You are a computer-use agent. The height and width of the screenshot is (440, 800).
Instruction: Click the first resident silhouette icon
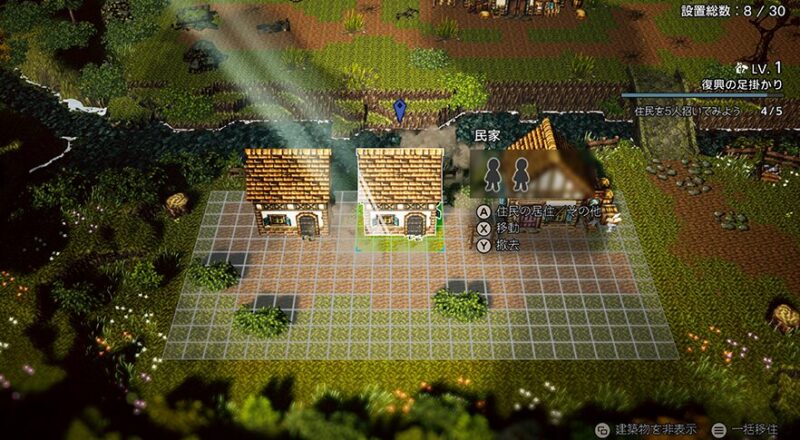(493, 175)
